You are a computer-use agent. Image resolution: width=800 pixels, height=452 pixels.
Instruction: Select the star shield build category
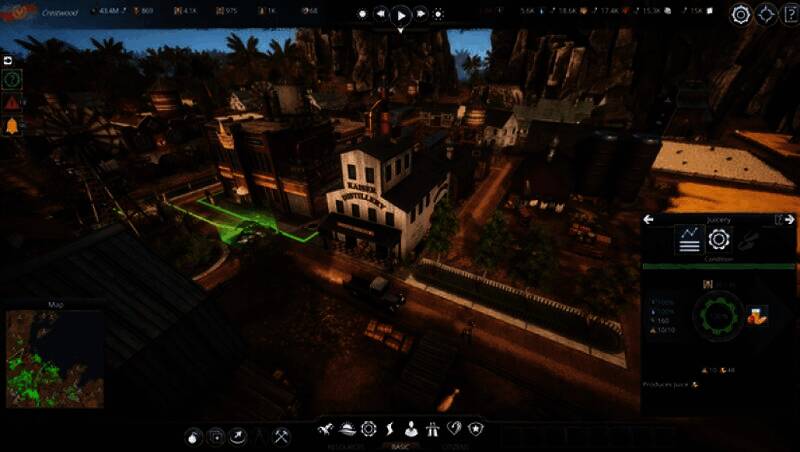[476, 429]
